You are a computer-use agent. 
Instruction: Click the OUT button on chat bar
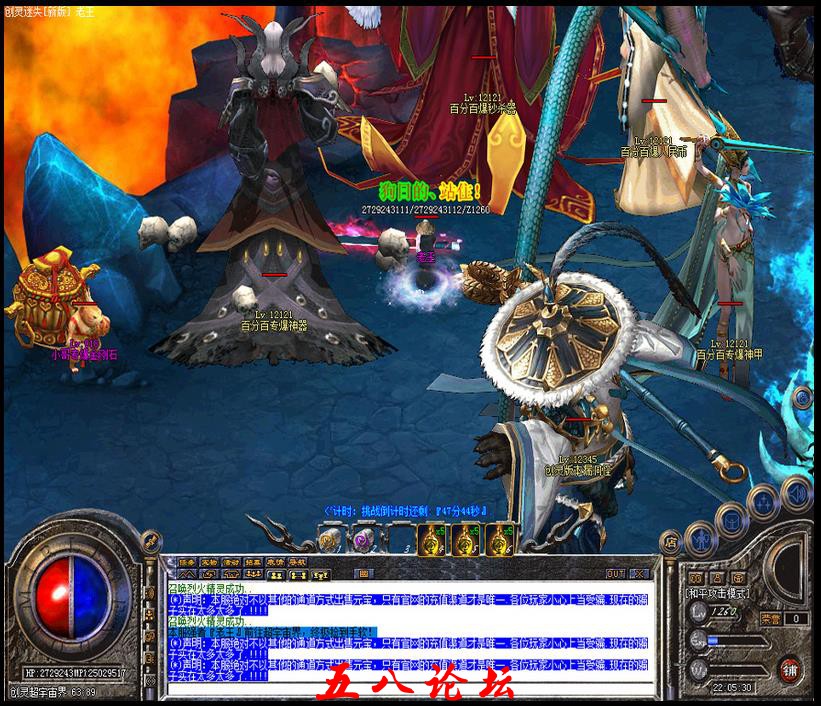615,573
